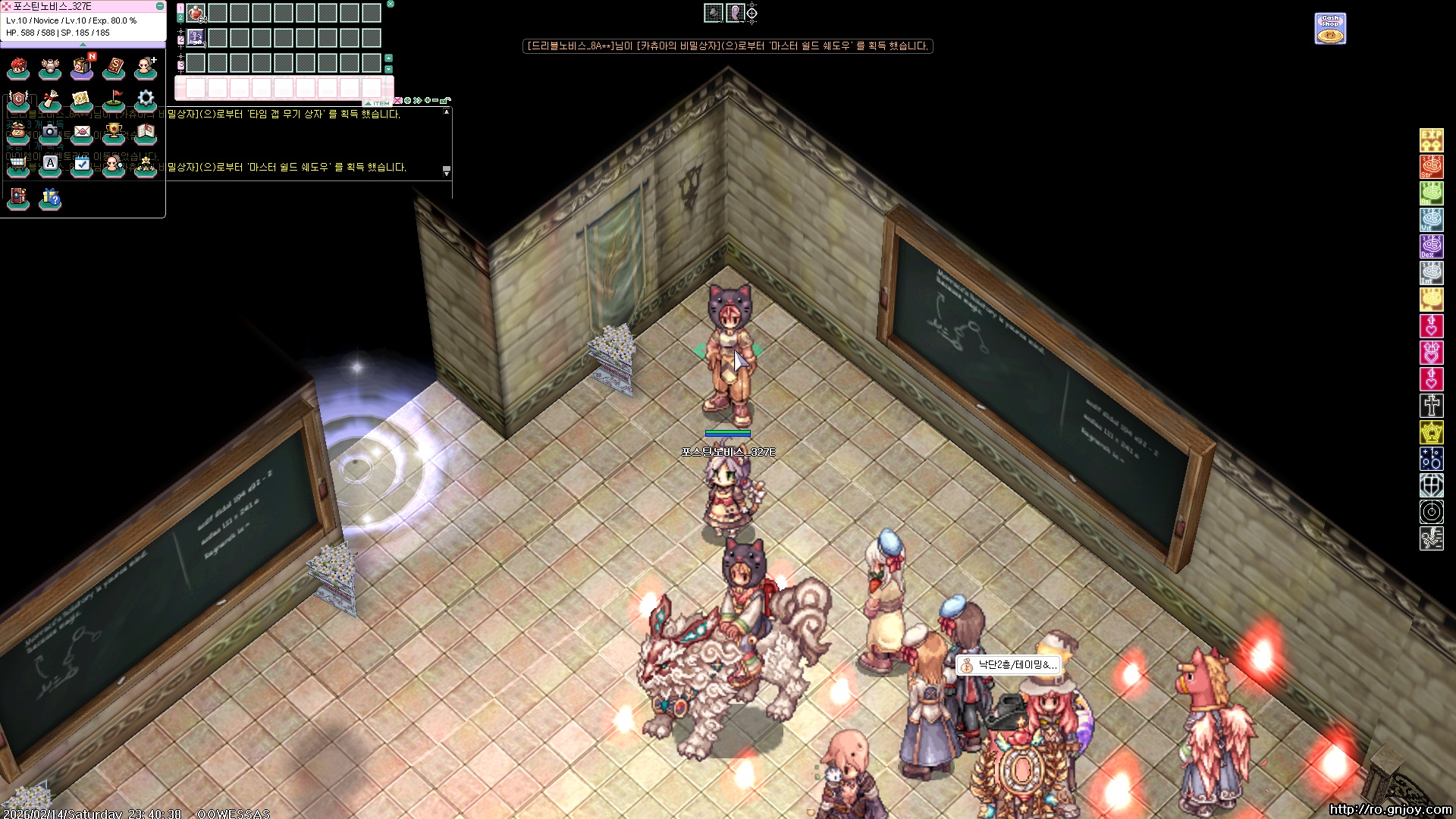
Task: Open the world map parchment icon
Action: point(82,99)
